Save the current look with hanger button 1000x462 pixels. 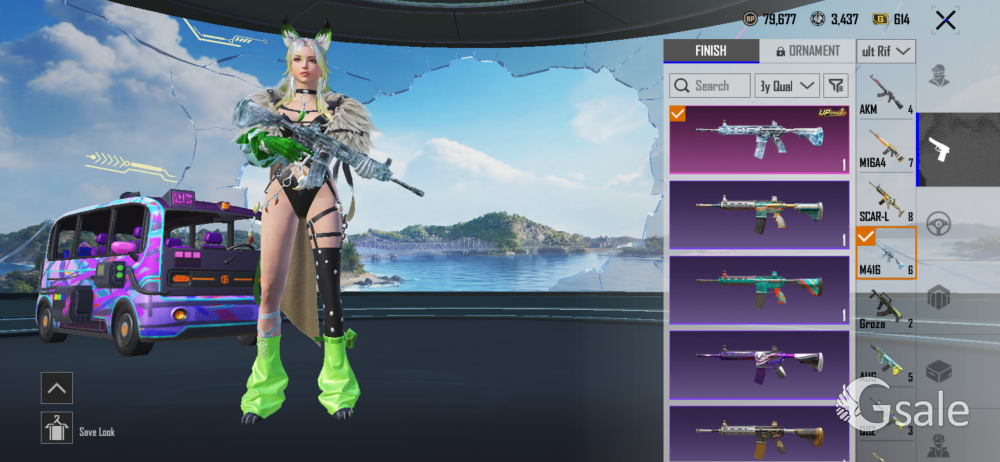pyautogui.click(x=56, y=429)
